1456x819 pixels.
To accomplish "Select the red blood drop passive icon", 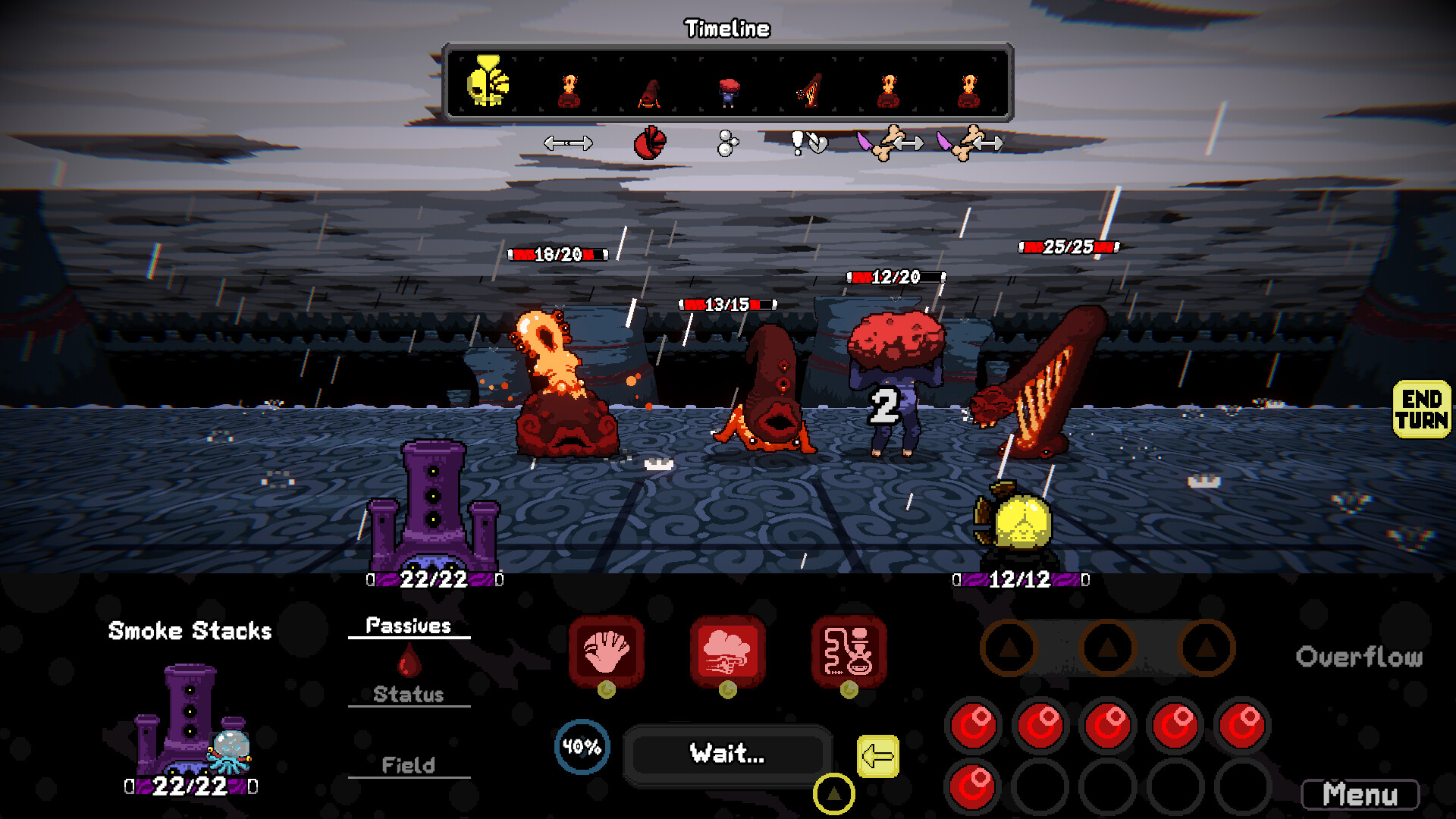I will point(409,660).
